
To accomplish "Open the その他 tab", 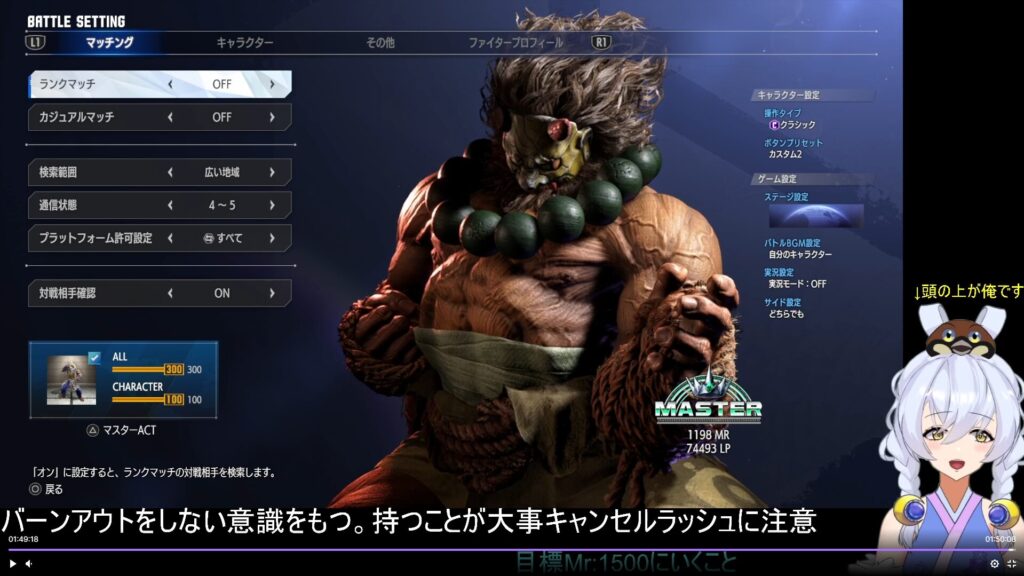I will point(380,43).
